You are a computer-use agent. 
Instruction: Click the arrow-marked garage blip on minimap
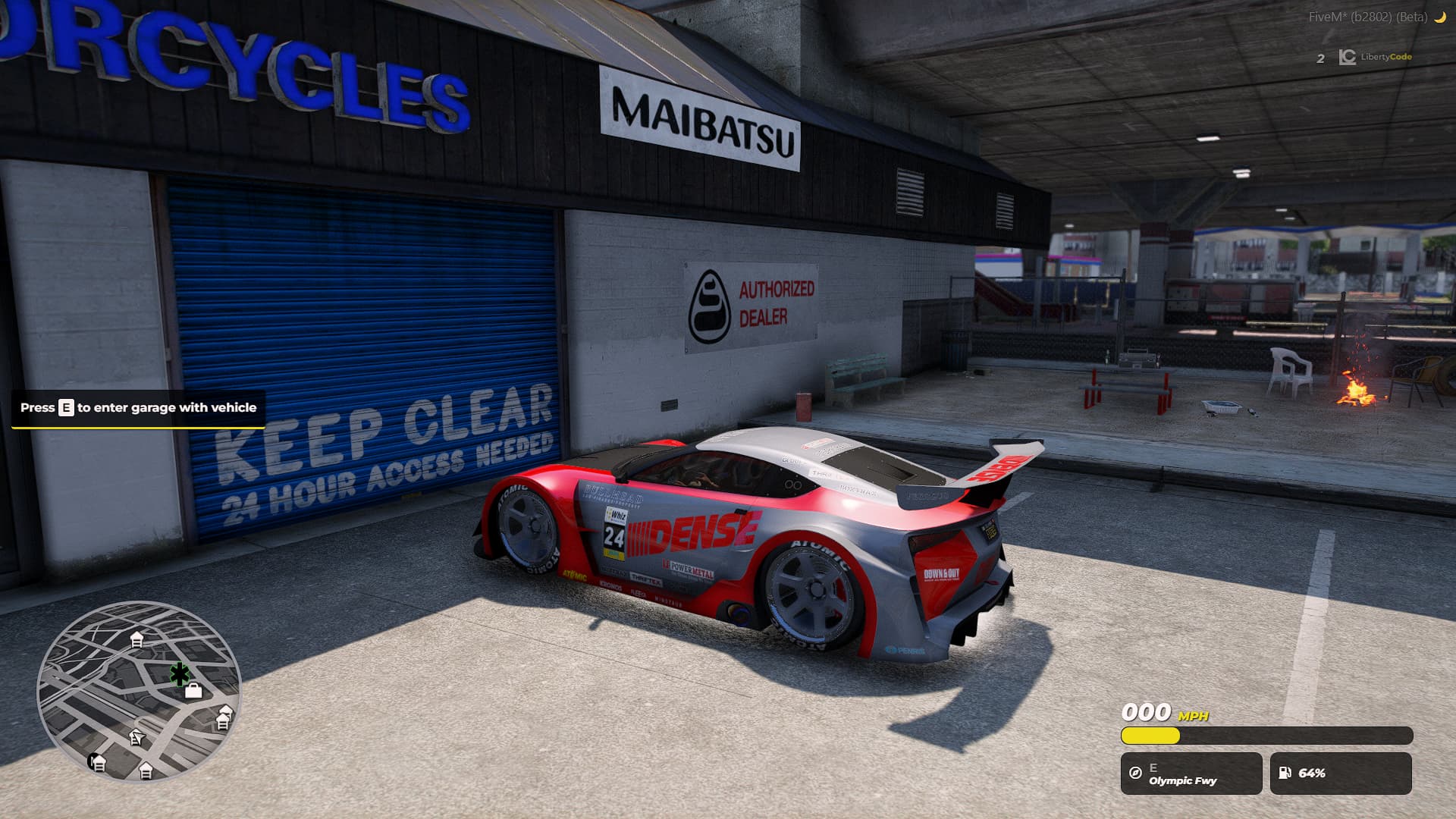[137, 739]
